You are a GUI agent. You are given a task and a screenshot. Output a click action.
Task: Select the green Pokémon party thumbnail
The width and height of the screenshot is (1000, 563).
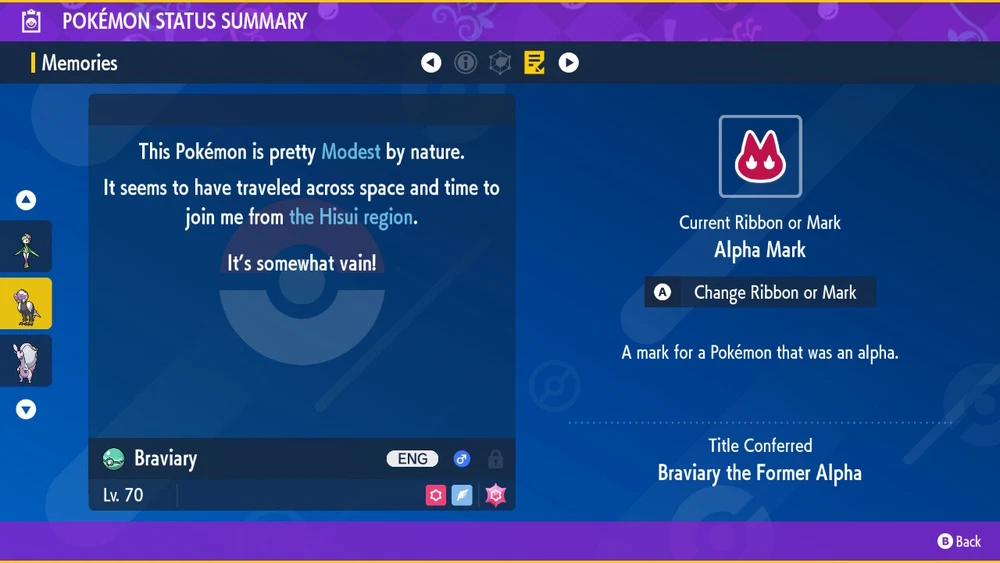click(26, 246)
